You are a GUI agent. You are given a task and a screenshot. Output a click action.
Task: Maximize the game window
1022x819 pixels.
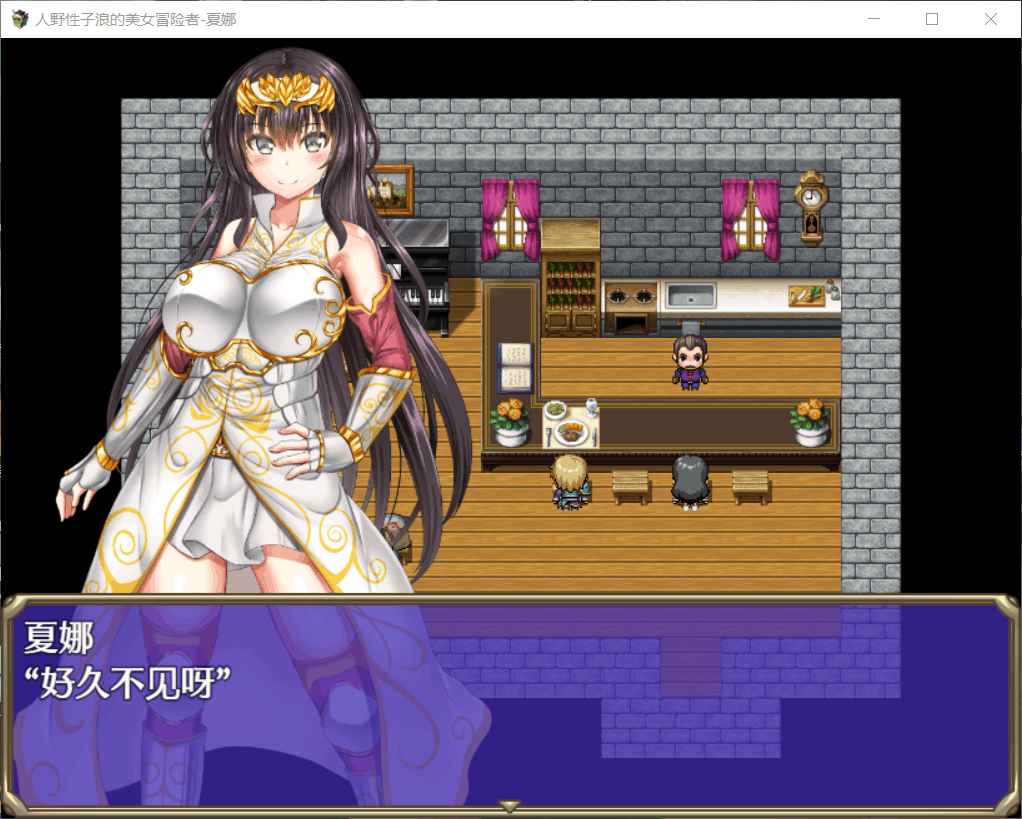click(932, 19)
